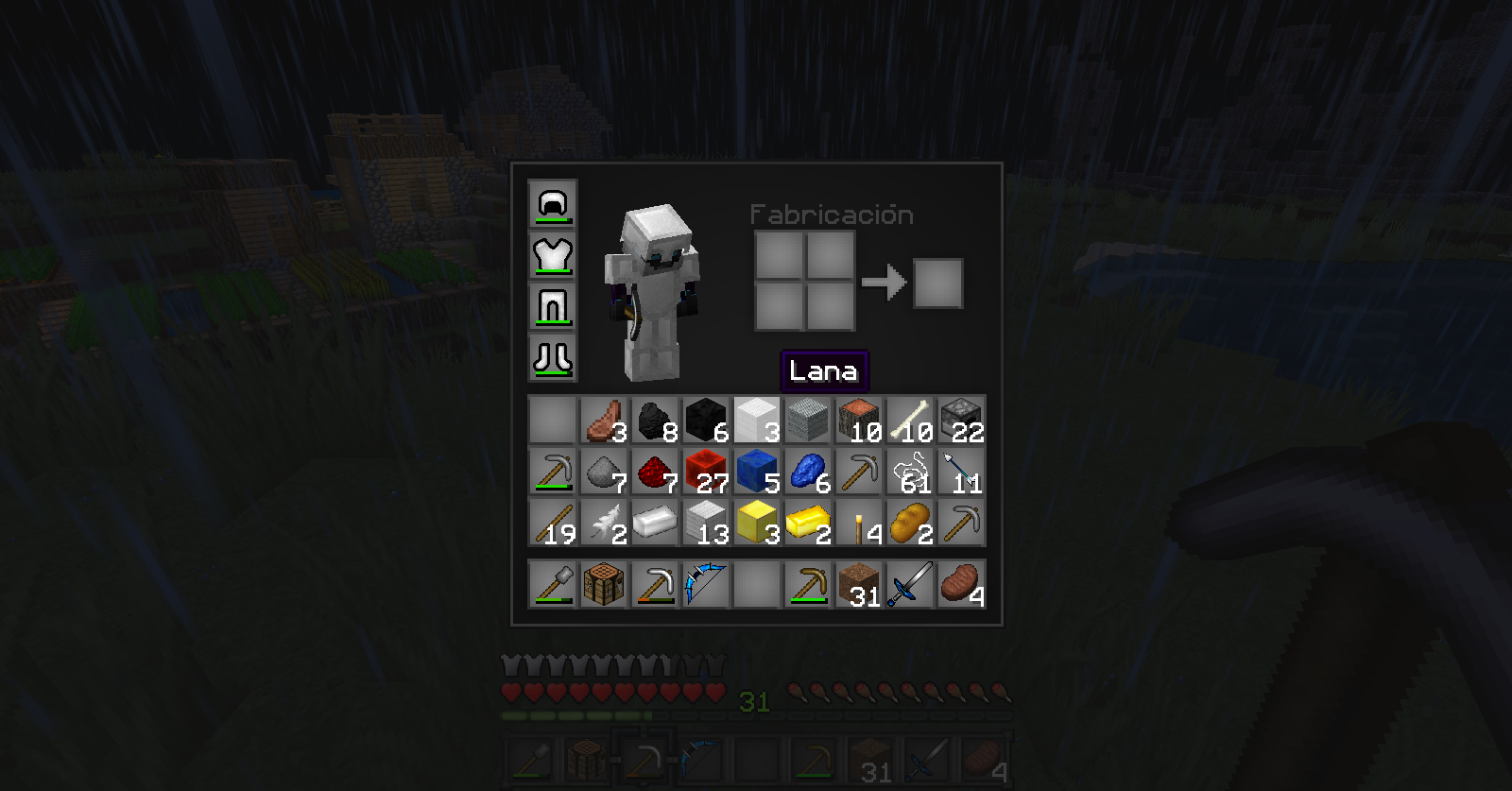Pick up the redstone block stack
Screen dimensions: 1512x791
pyautogui.click(x=706, y=471)
